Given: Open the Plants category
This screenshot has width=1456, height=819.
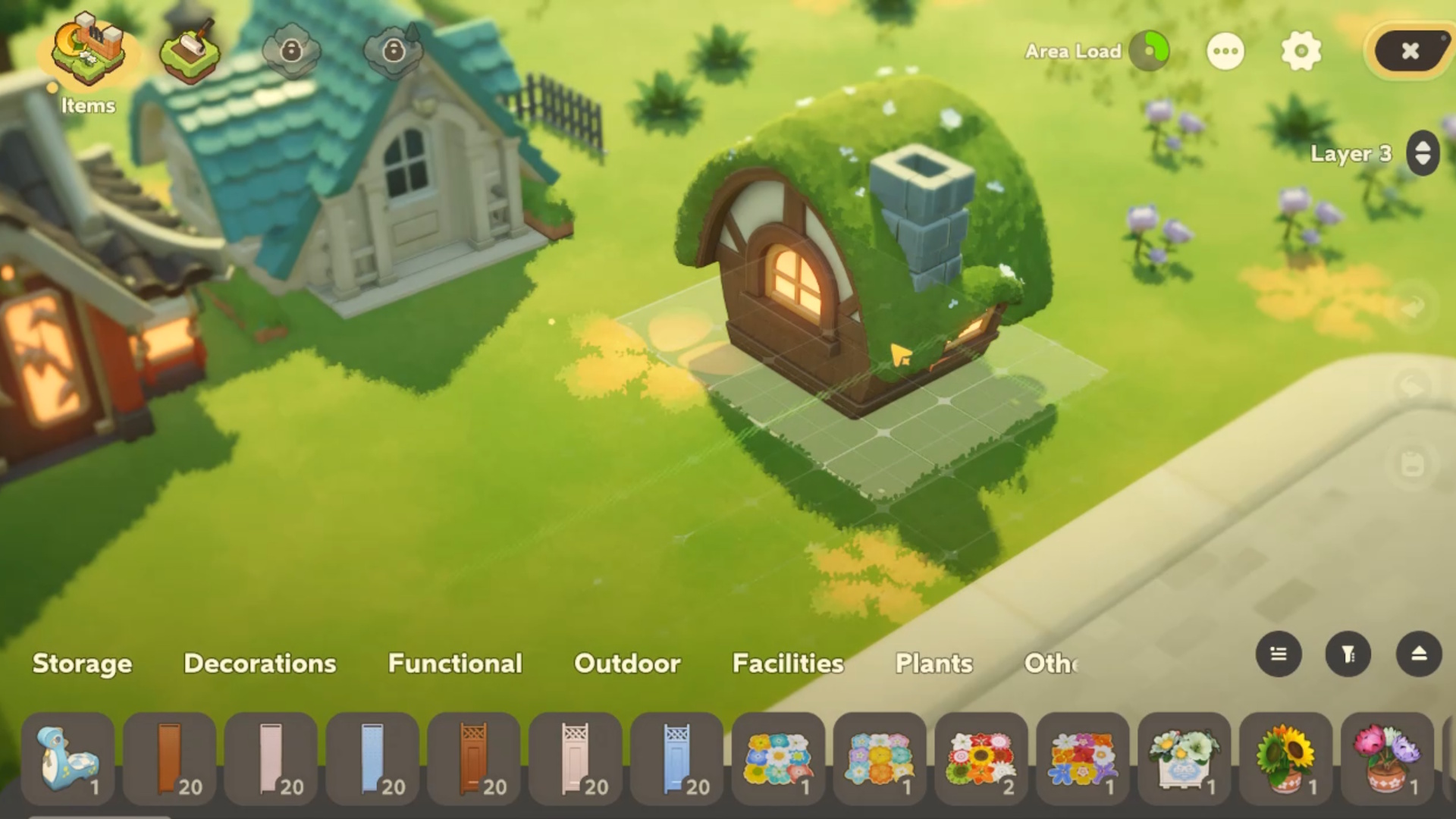Looking at the screenshot, I should (x=934, y=664).
